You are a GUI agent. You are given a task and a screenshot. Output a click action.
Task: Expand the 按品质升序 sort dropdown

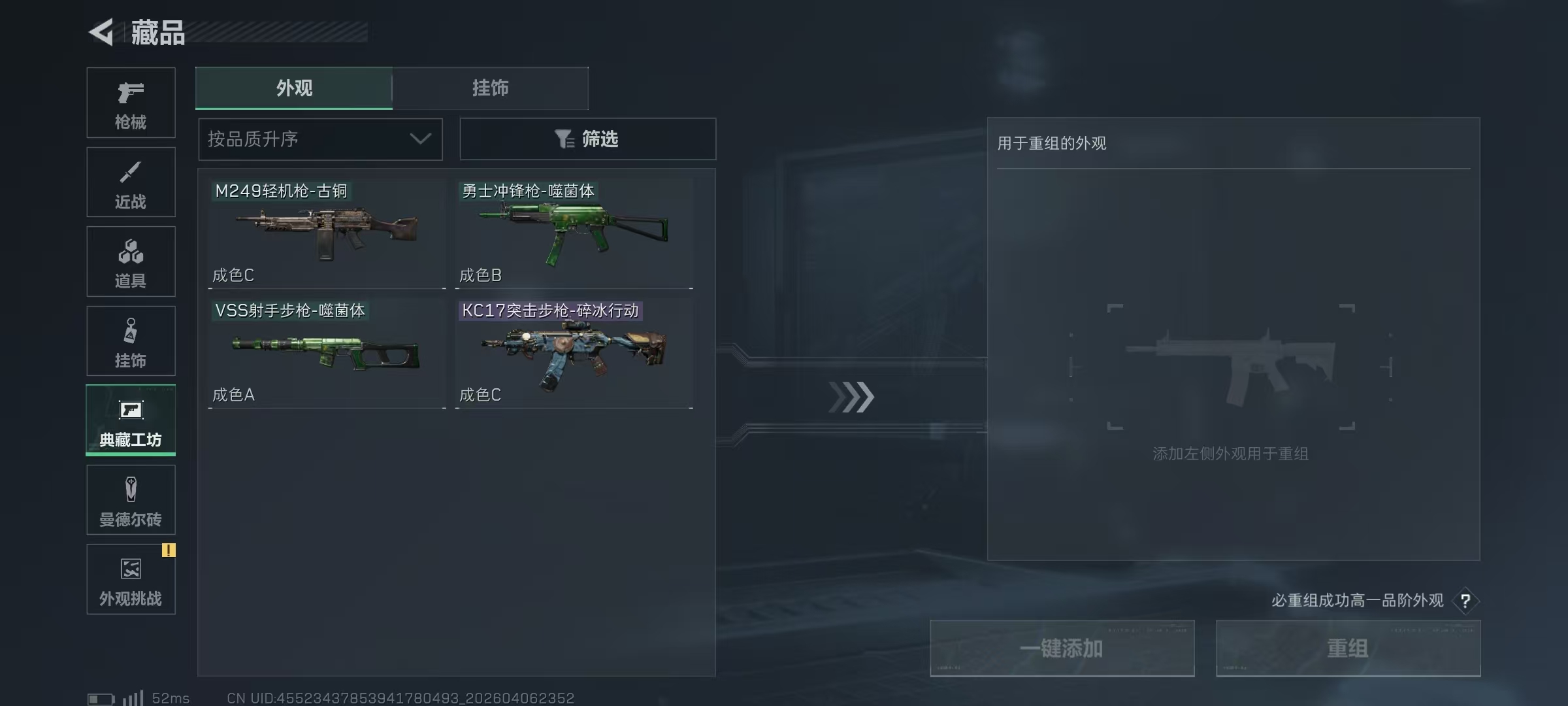[x=320, y=139]
